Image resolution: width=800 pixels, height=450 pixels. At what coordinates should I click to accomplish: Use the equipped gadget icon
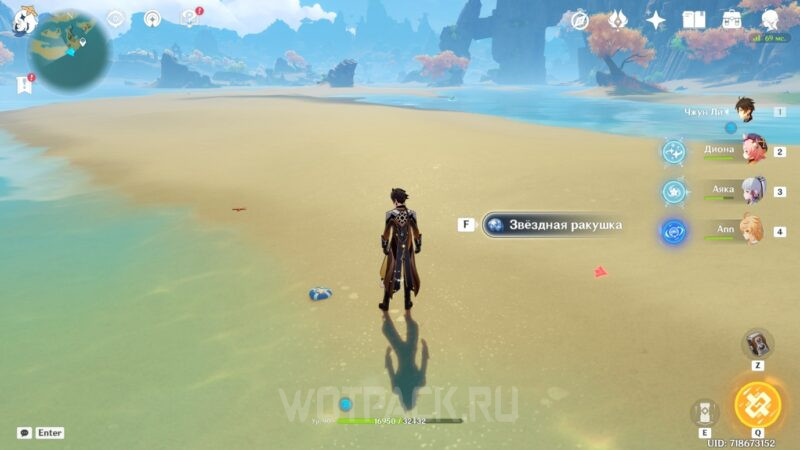[757, 343]
